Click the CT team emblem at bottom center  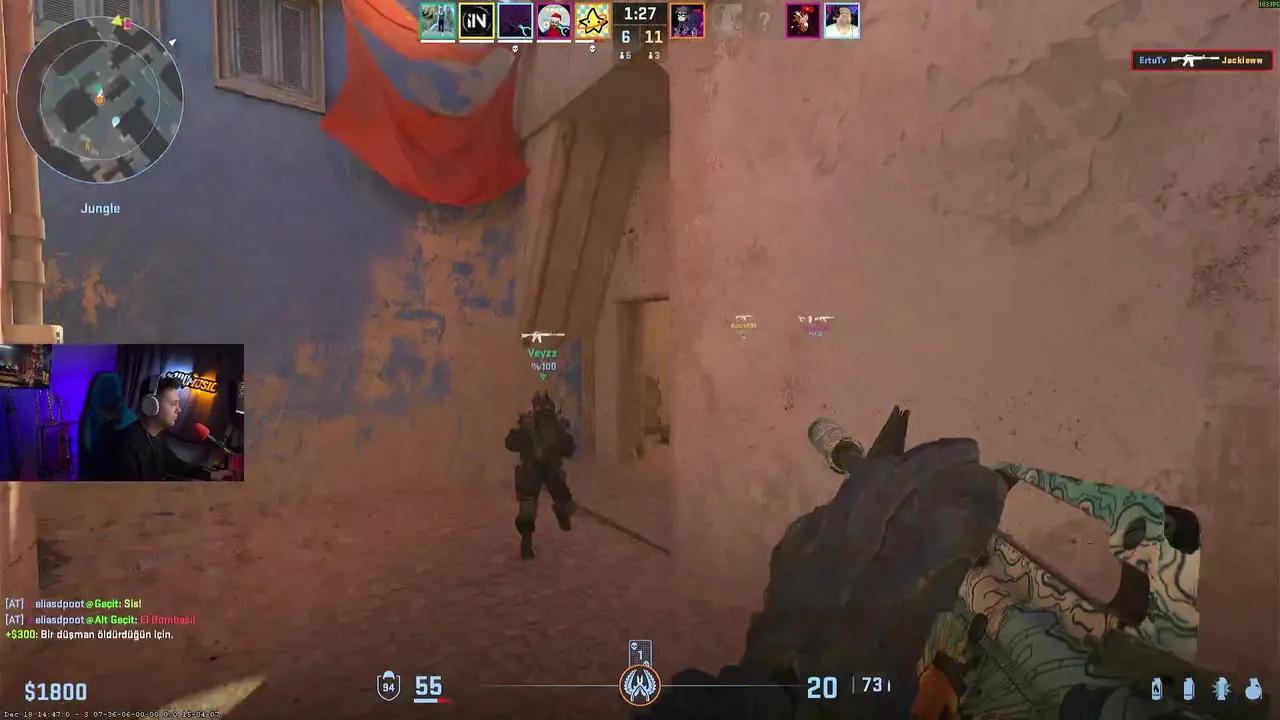(x=640, y=687)
